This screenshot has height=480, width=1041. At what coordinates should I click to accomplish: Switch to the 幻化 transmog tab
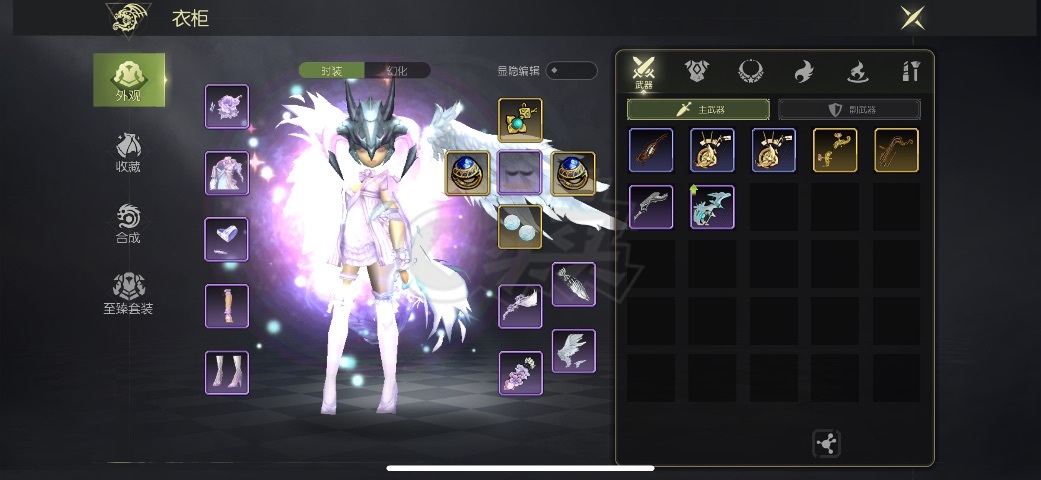click(397, 71)
